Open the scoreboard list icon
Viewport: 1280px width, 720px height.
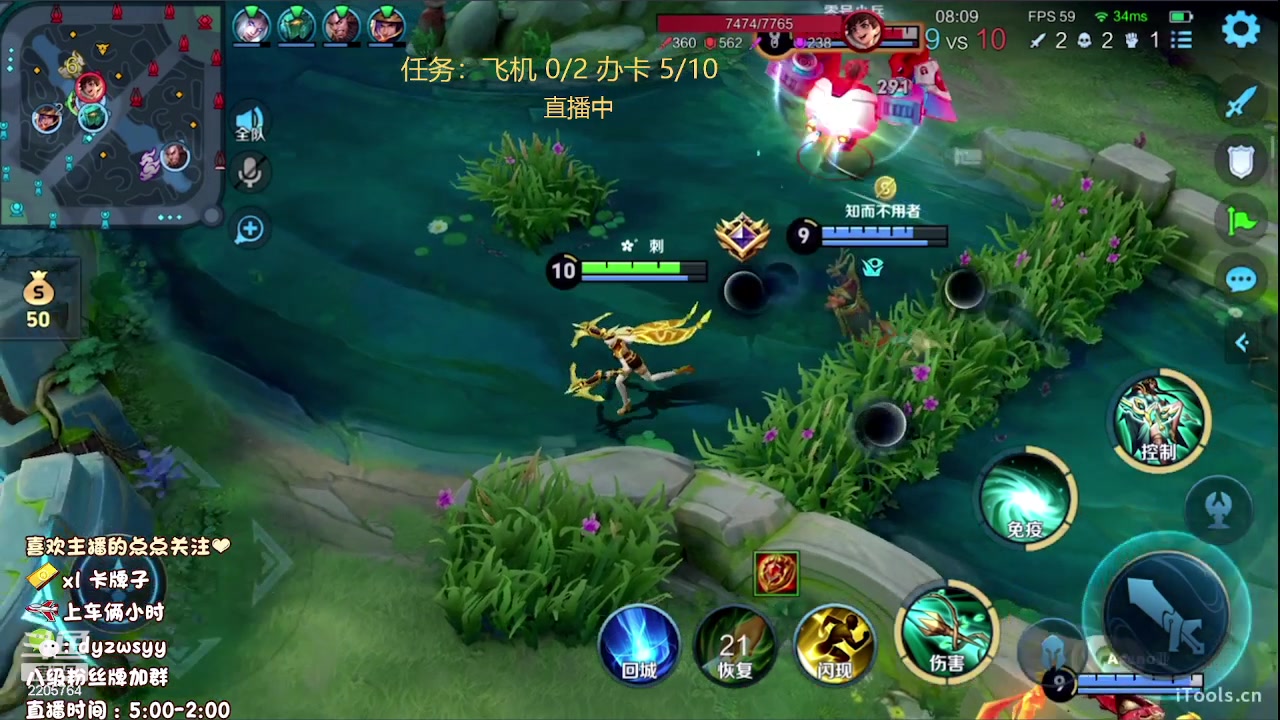[x=1181, y=40]
